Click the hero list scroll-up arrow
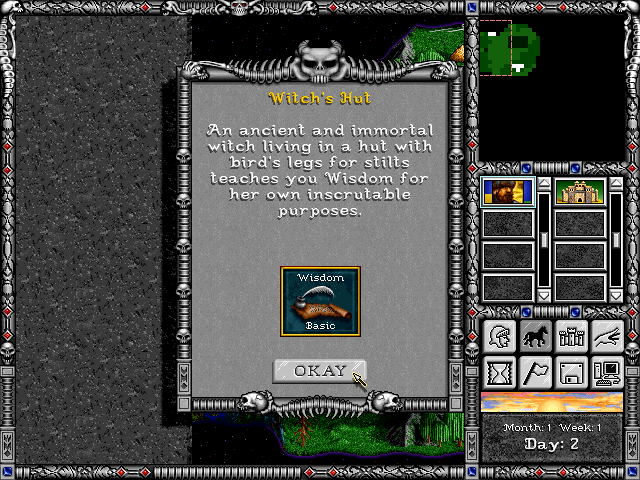This screenshot has width=640, height=480. [544, 185]
